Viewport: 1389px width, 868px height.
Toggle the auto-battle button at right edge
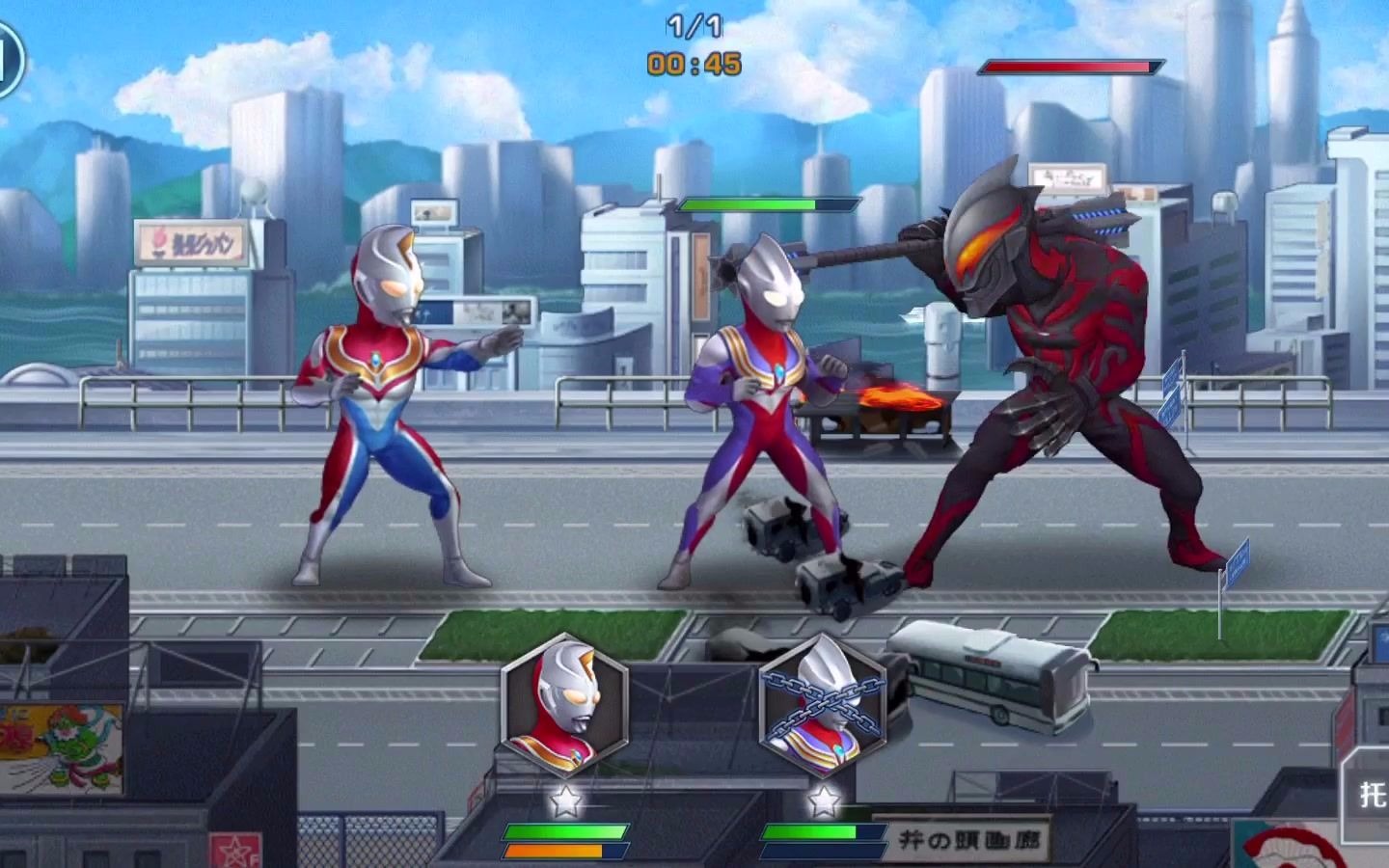(1370, 793)
